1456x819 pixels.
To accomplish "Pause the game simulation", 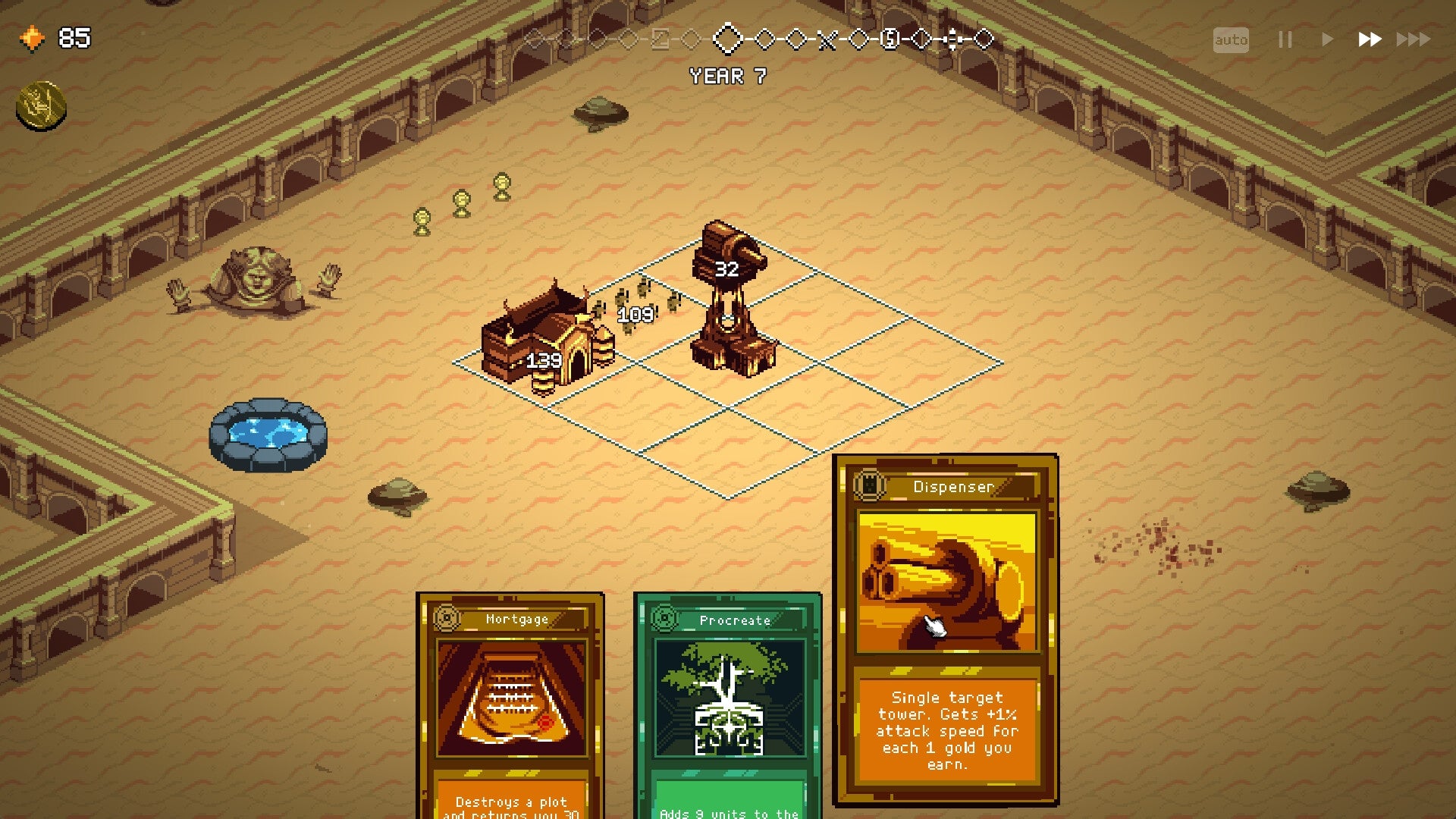I will 1285,39.
